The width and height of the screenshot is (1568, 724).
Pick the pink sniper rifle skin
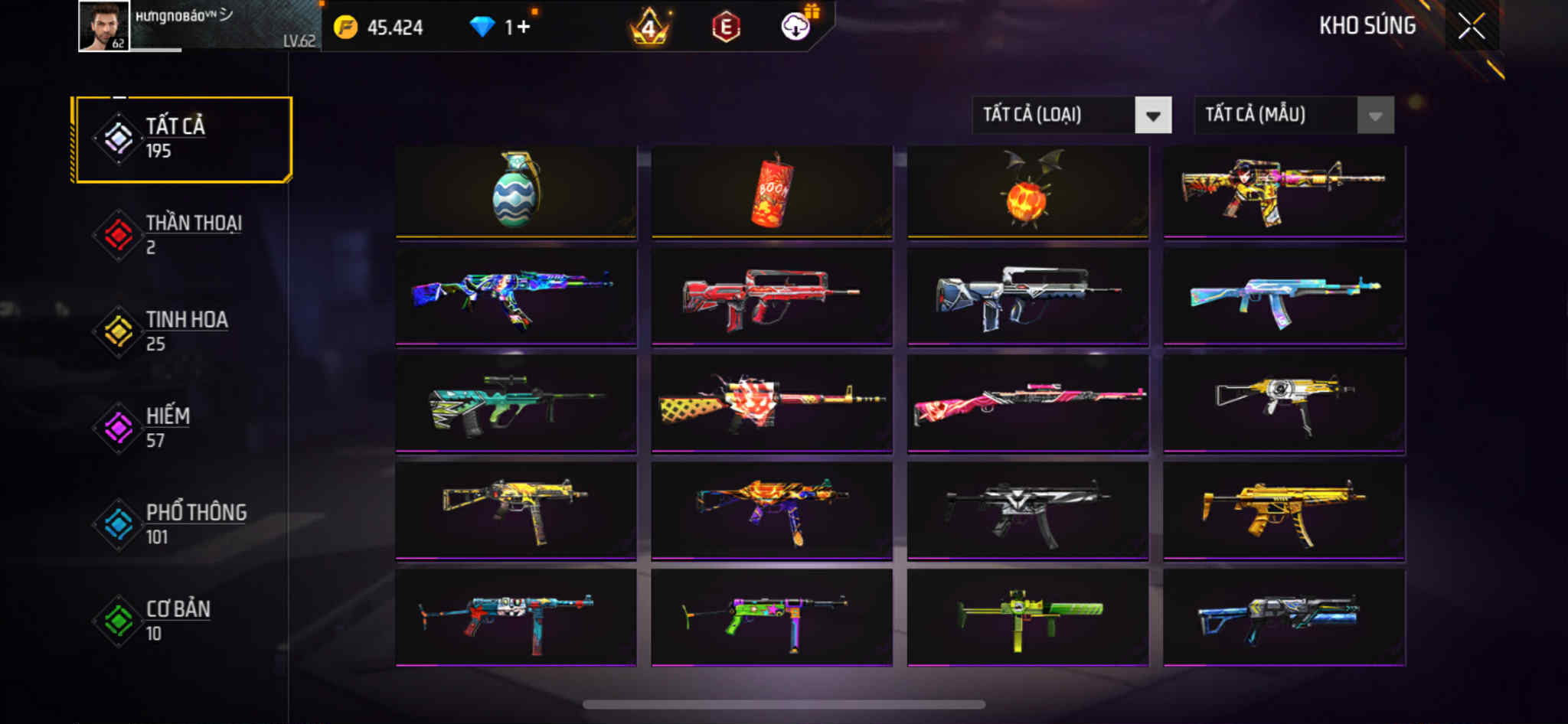tap(1027, 403)
